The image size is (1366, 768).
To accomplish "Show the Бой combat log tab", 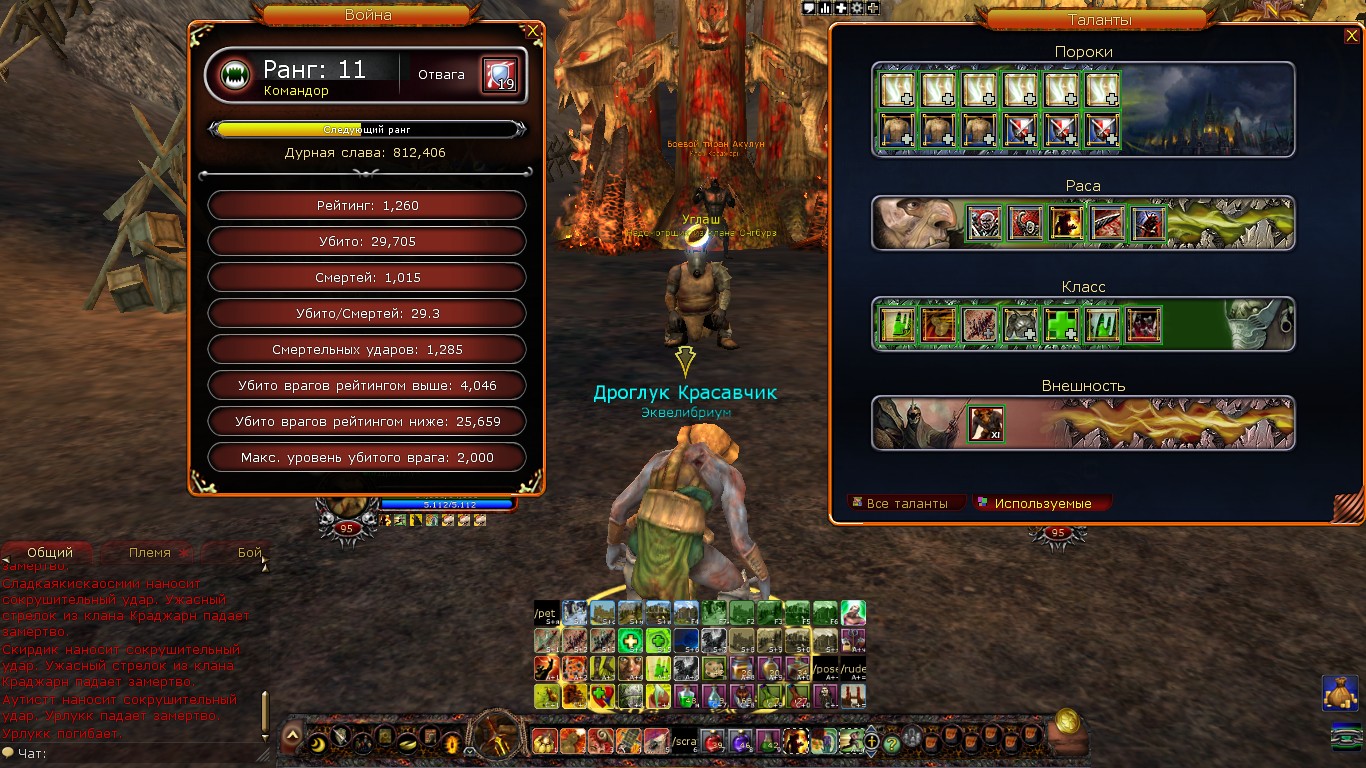I will pos(249,552).
